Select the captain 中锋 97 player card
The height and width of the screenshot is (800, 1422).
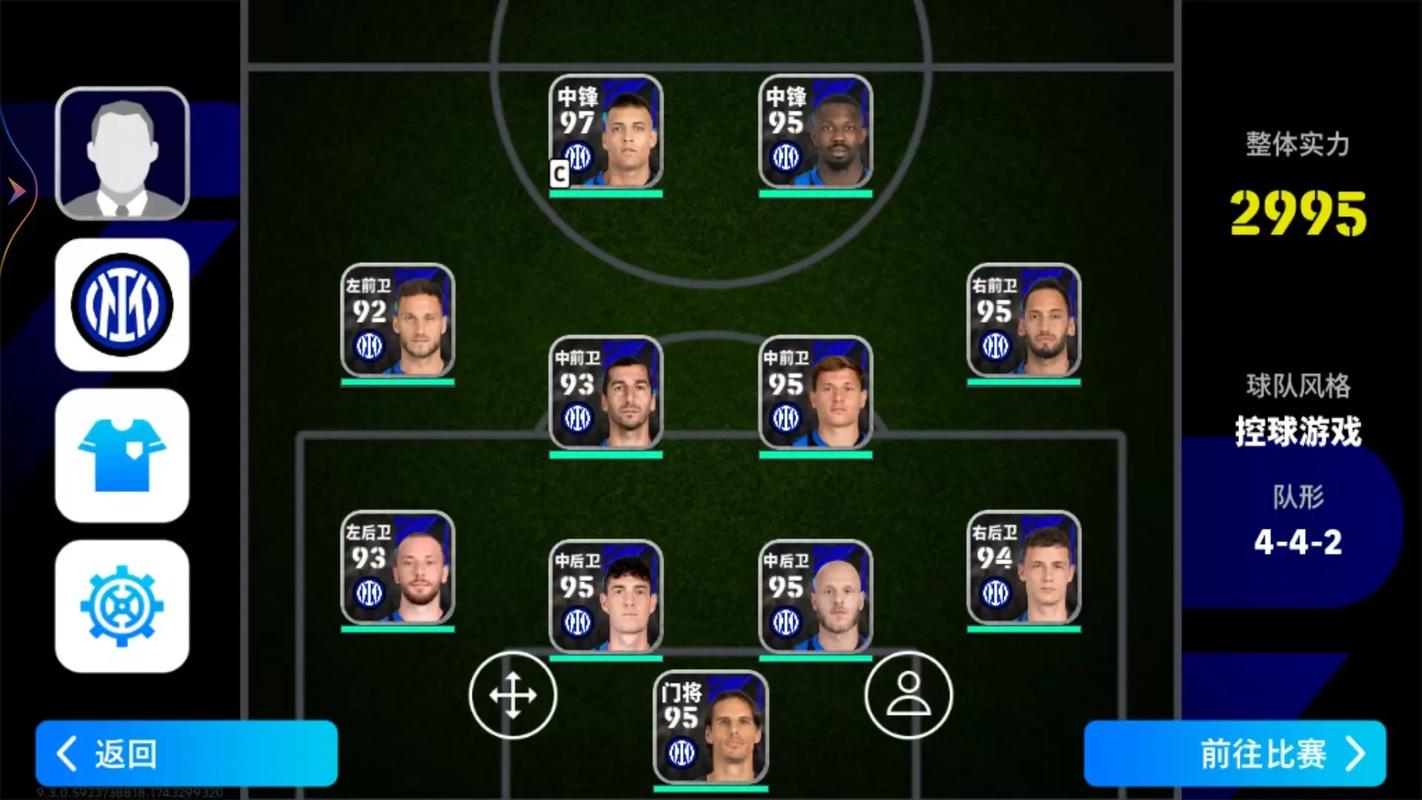pos(606,131)
